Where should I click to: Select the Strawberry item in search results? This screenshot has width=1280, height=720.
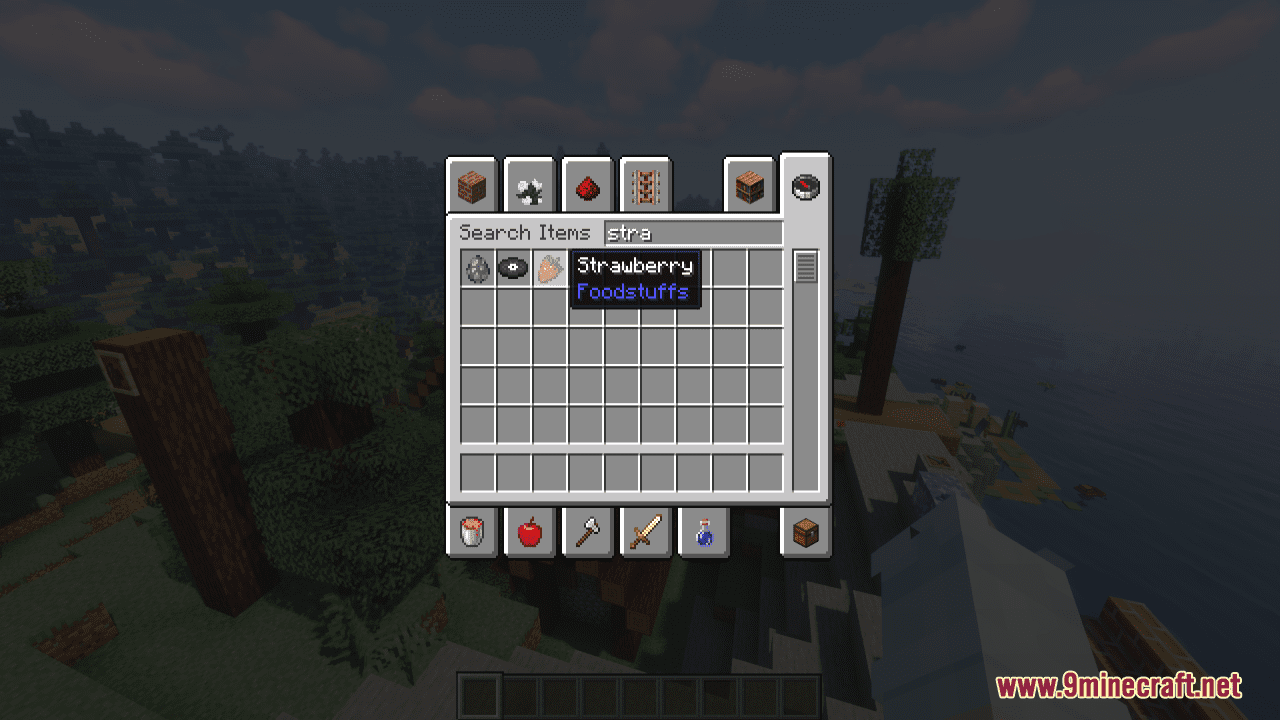(x=548, y=266)
